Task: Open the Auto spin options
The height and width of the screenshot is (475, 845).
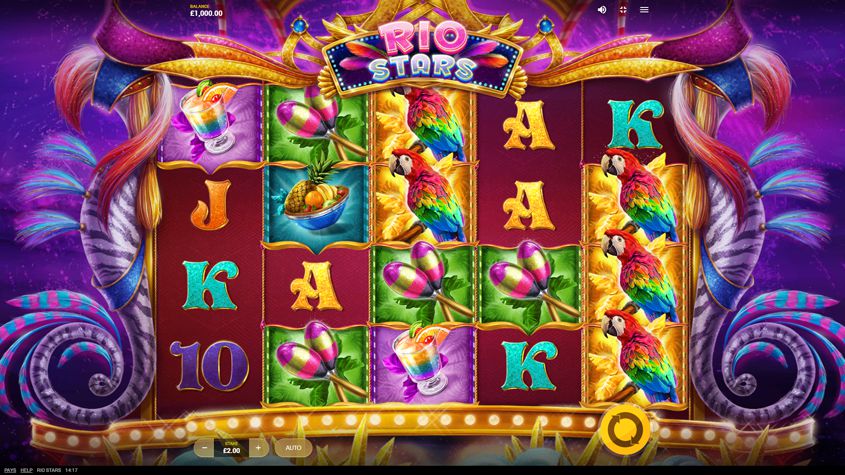Action: click(x=293, y=447)
